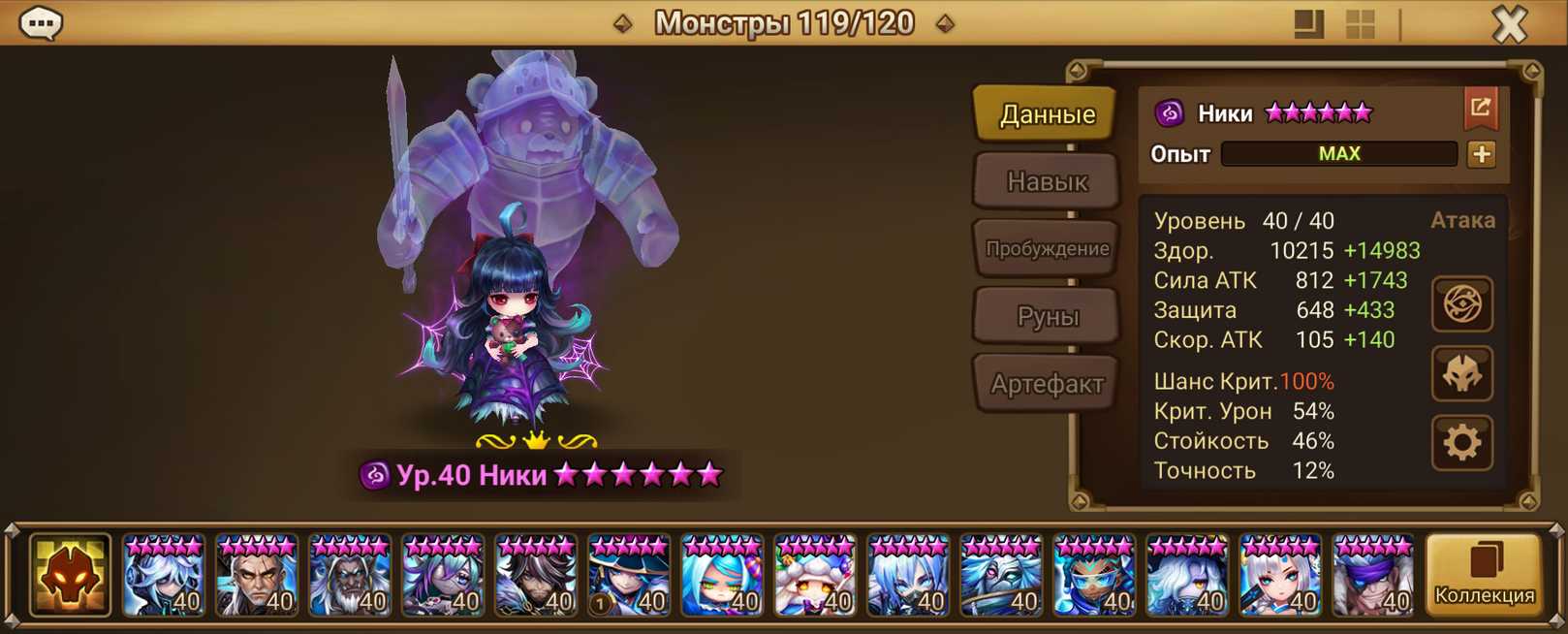Image resolution: width=1568 pixels, height=634 pixels.
Task: Open the Пробуждение tab
Action: coord(1047,248)
